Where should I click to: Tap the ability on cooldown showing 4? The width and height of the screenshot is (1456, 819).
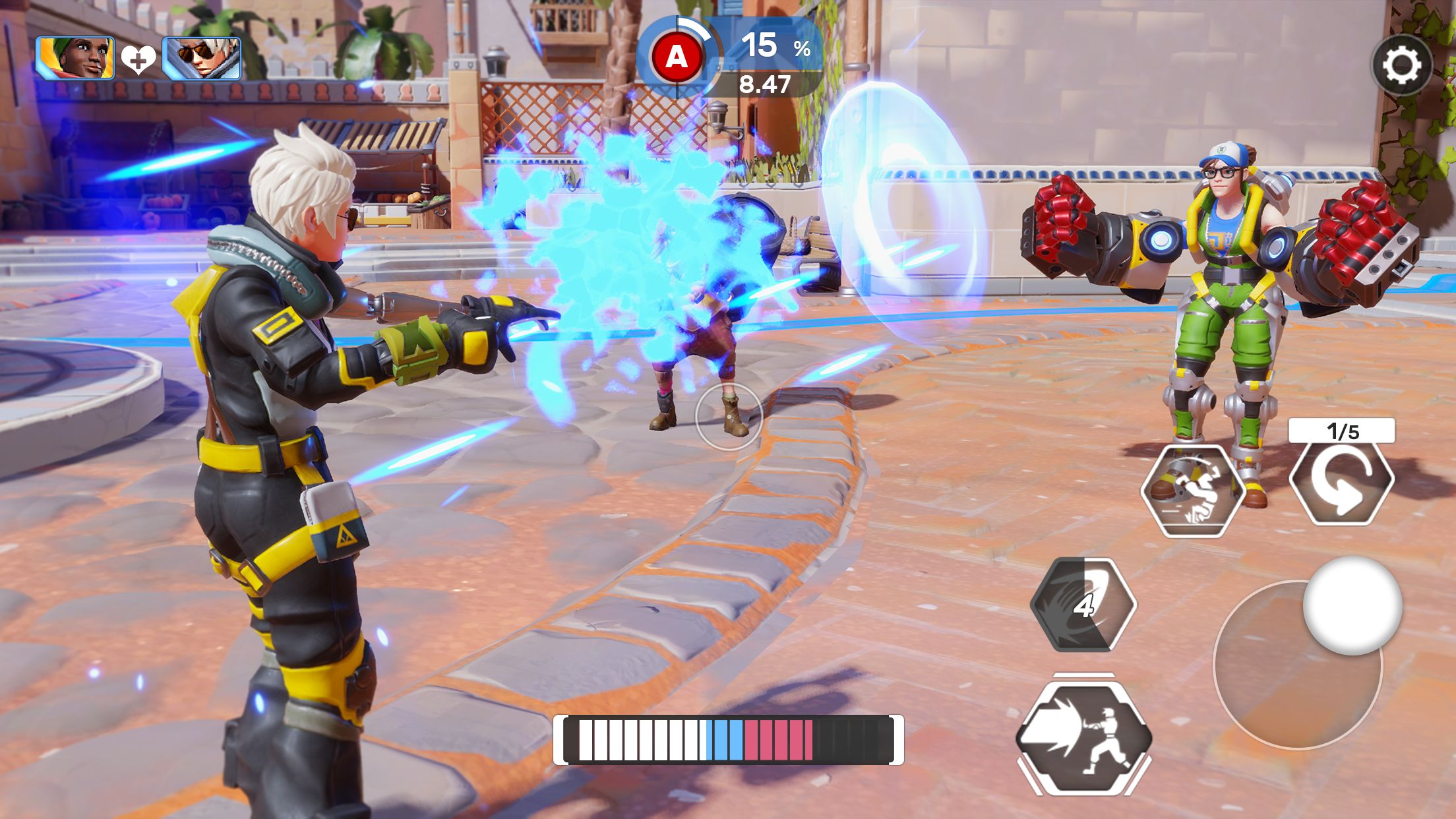[x=1083, y=605]
